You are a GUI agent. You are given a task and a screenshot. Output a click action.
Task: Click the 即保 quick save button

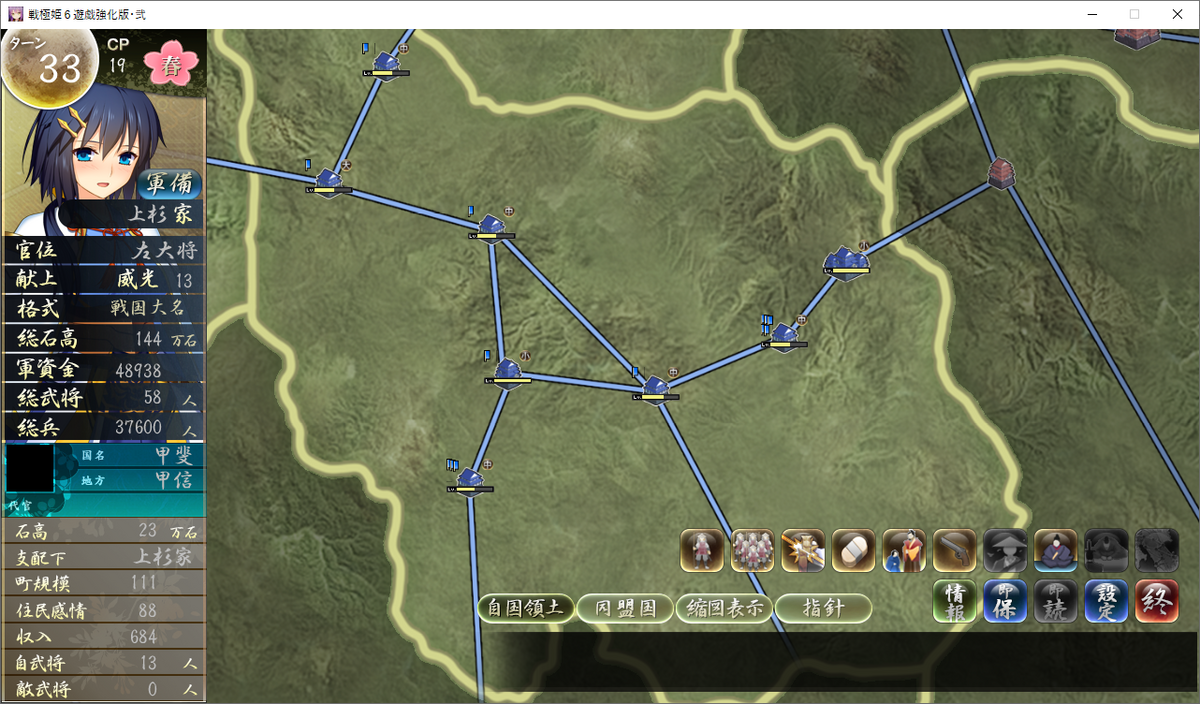point(1005,601)
